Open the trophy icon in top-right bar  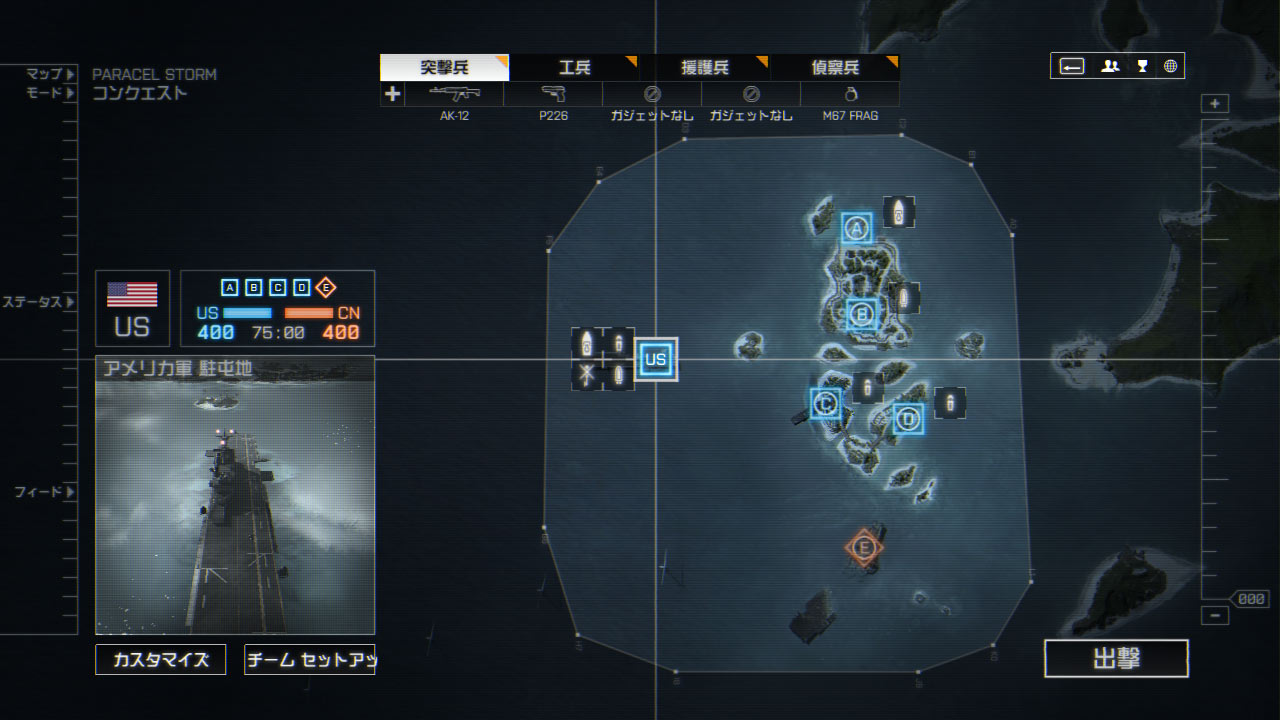tap(1142, 67)
